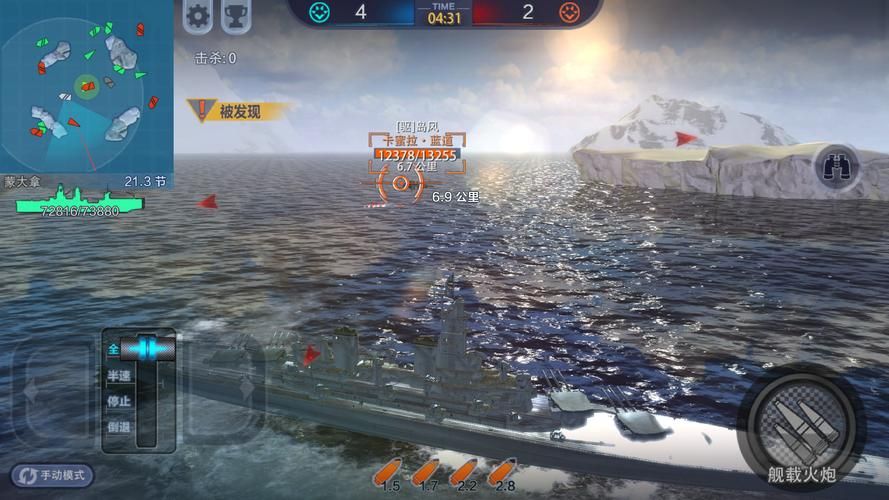Set throttle to 停止 stop
Screen dimensions: 889x500
[119, 401]
